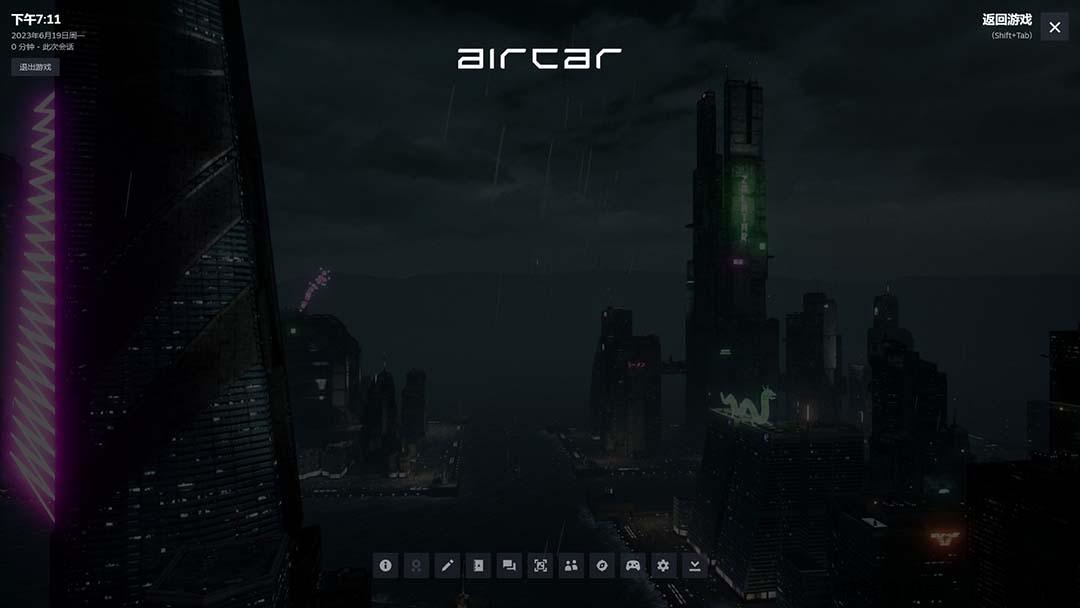Open the notes pencil icon
1080x608 pixels.
click(x=448, y=565)
